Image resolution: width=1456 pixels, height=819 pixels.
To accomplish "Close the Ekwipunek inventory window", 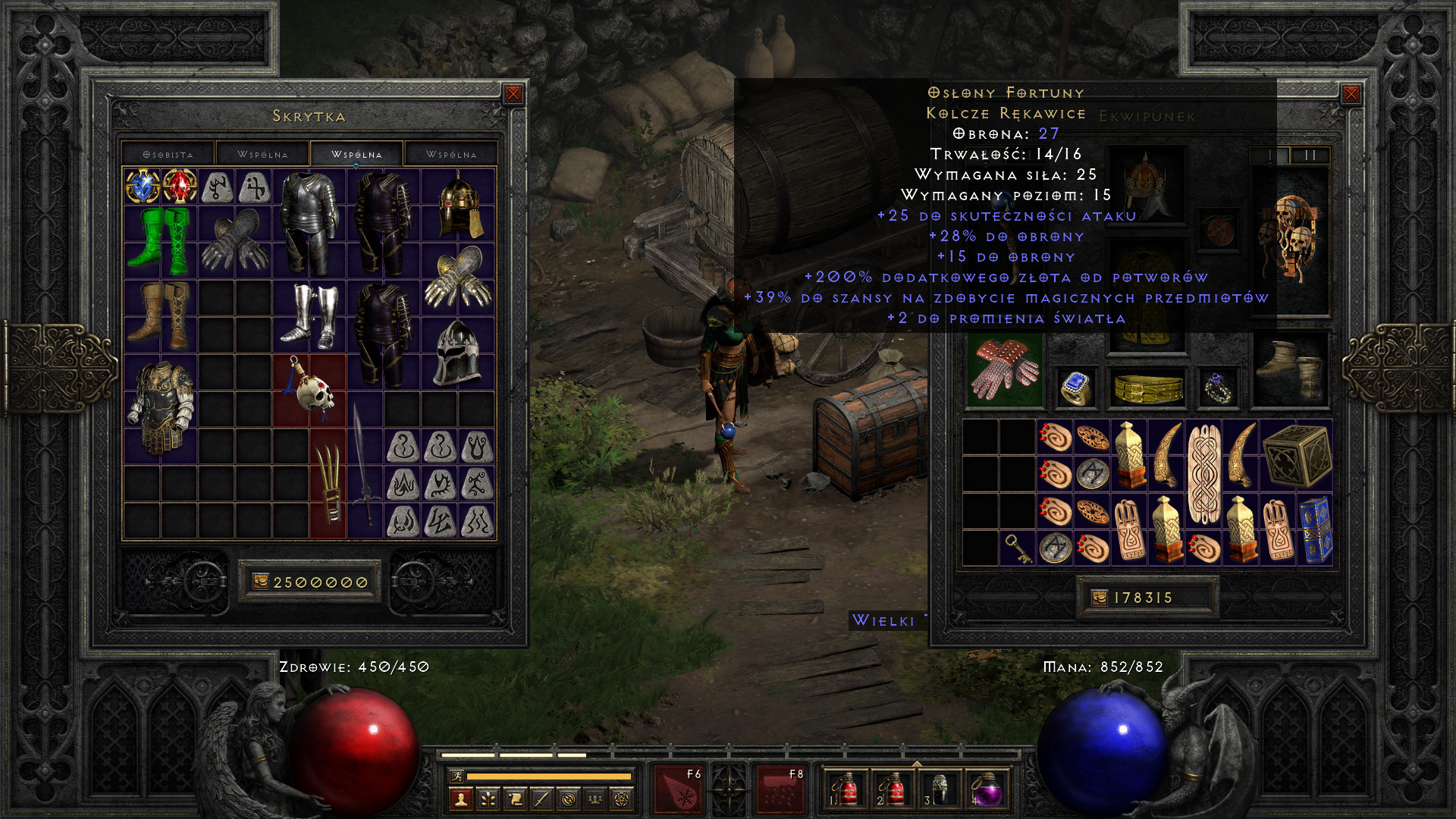I will tap(1351, 94).
